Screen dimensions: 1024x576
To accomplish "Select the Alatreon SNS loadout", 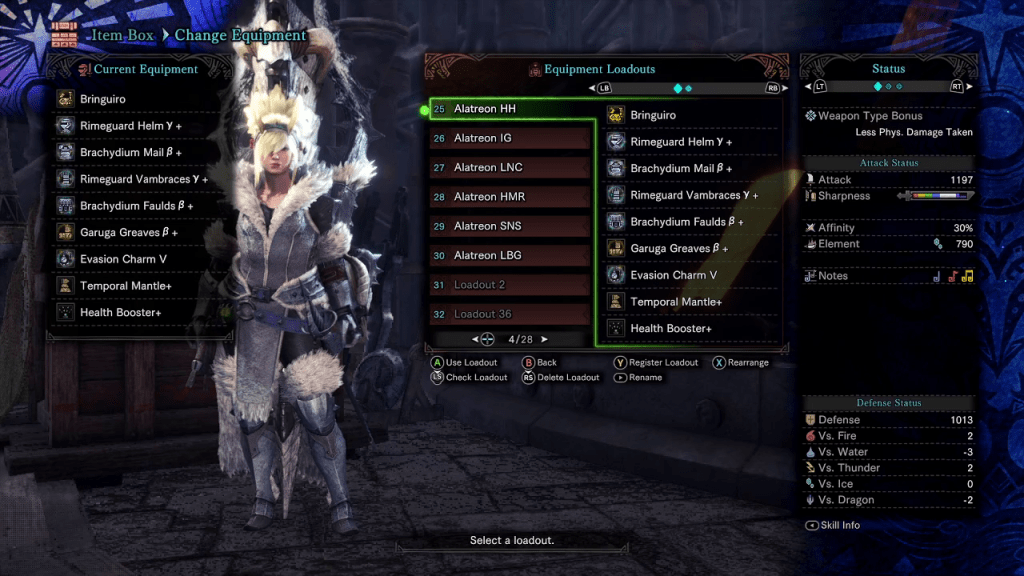I will pyautogui.click(x=510, y=226).
